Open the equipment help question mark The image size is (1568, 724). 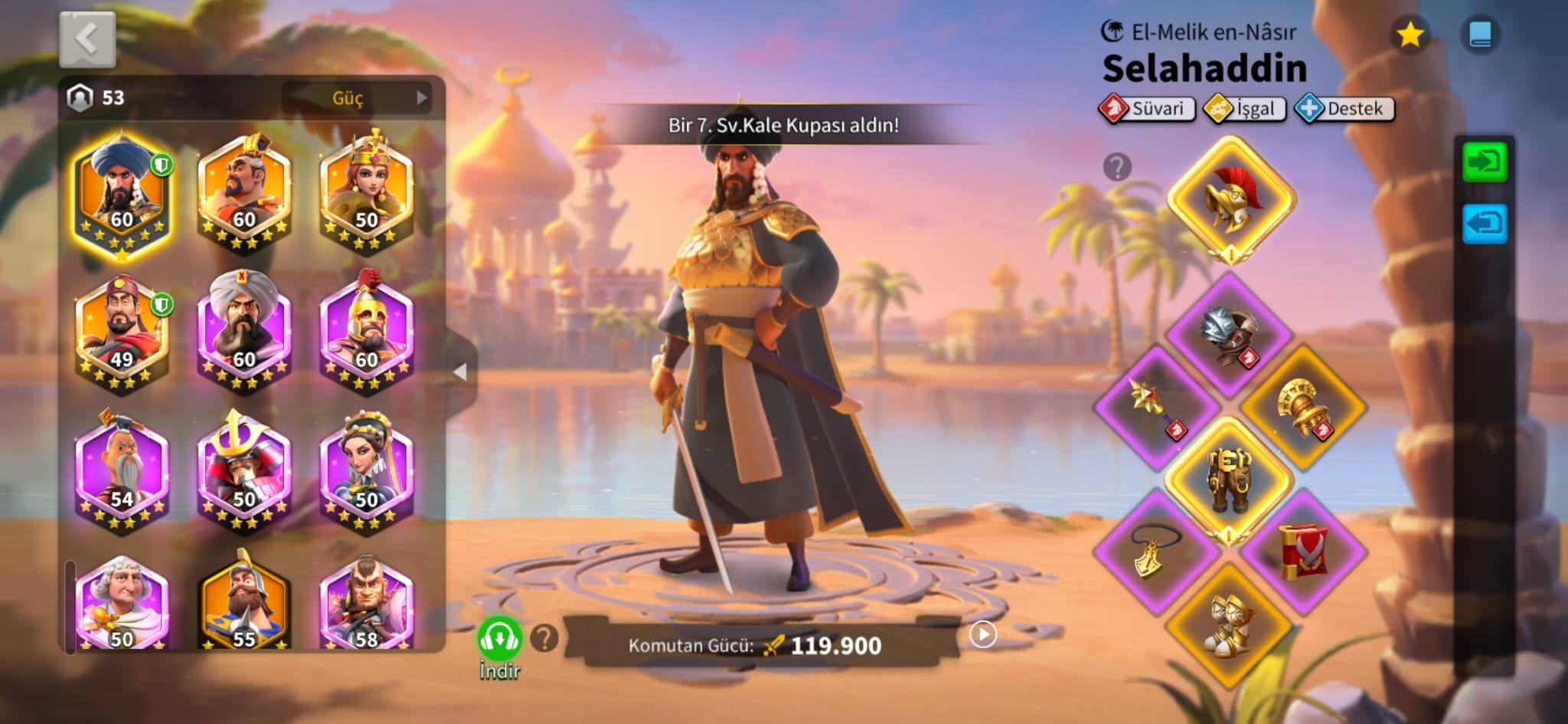tap(1117, 166)
